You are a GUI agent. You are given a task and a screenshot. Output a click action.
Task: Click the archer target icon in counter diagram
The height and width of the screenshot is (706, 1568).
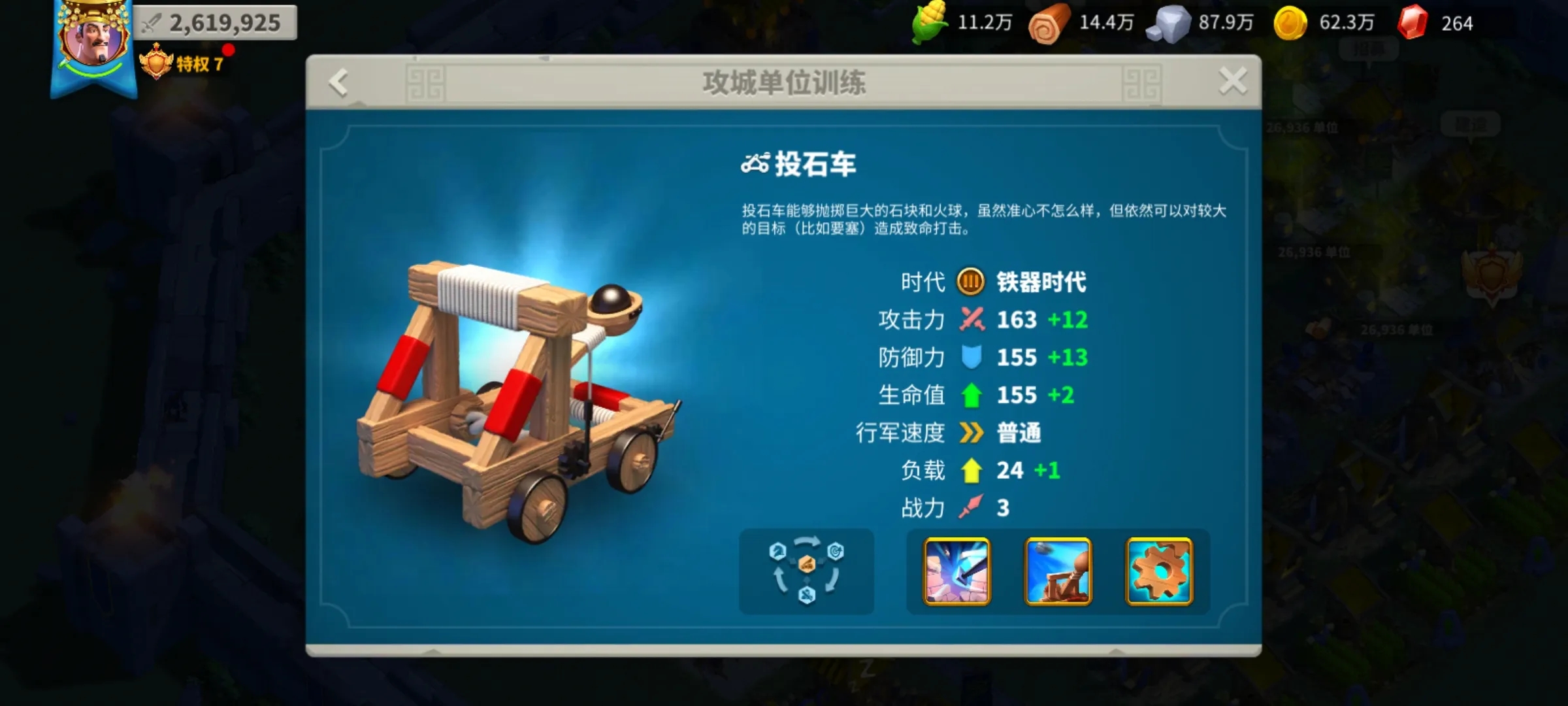pyautogui.click(x=836, y=551)
